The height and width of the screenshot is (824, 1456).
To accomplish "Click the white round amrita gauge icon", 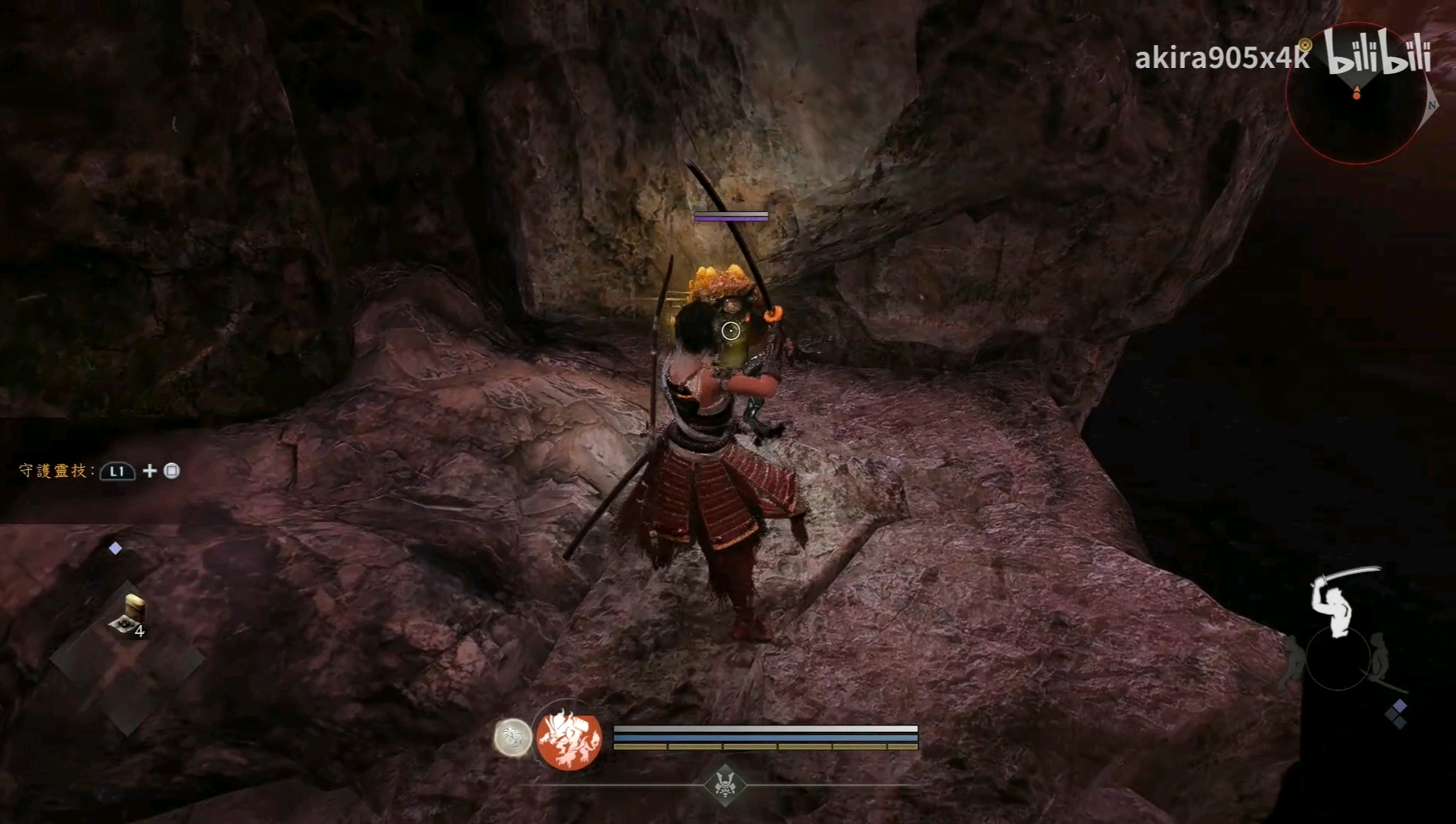I will [513, 738].
